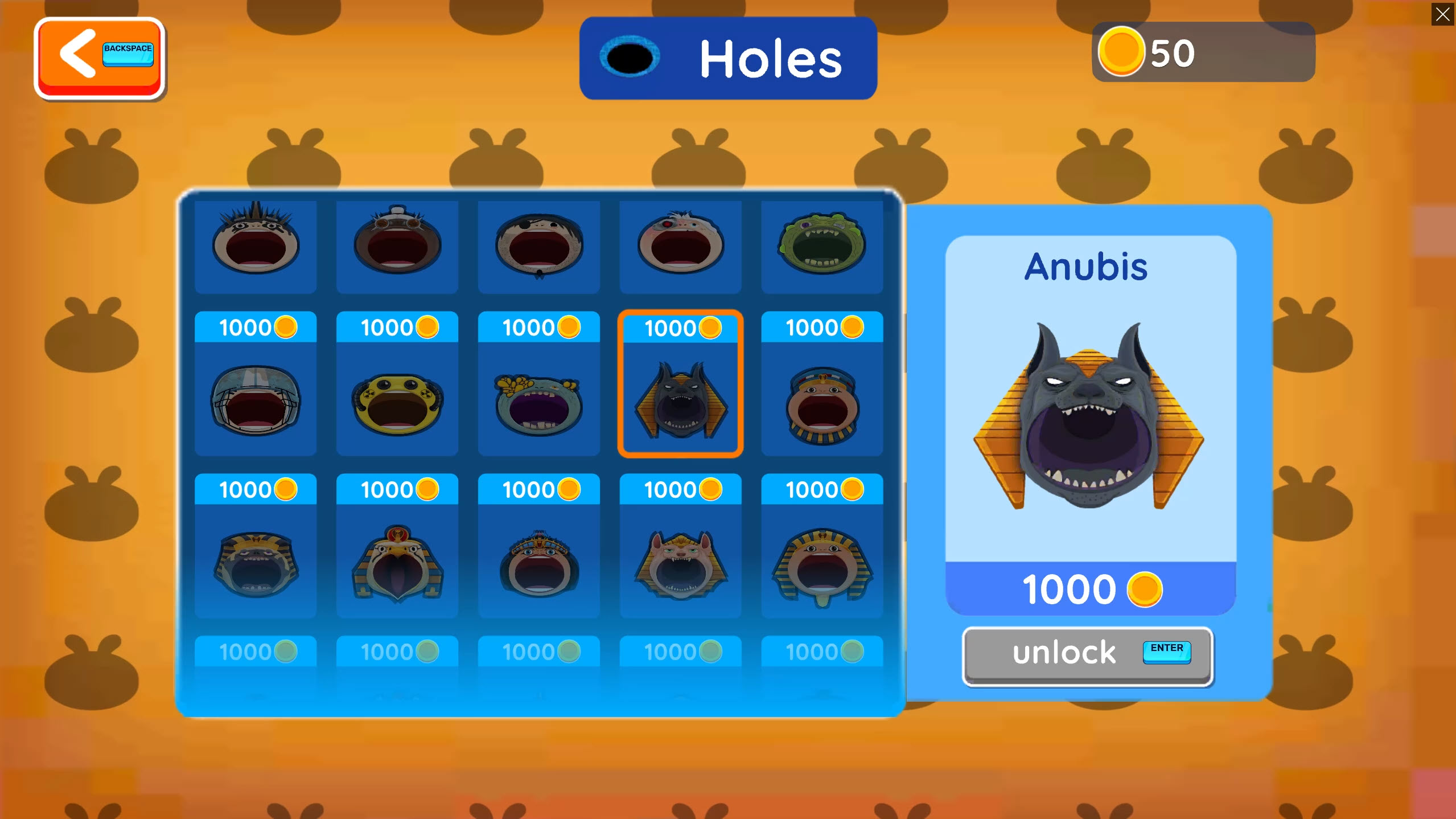Image resolution: width=1456 pixels, height=819 pixels.
Task: Open the Holes category banner
Action: coord(727,57)
